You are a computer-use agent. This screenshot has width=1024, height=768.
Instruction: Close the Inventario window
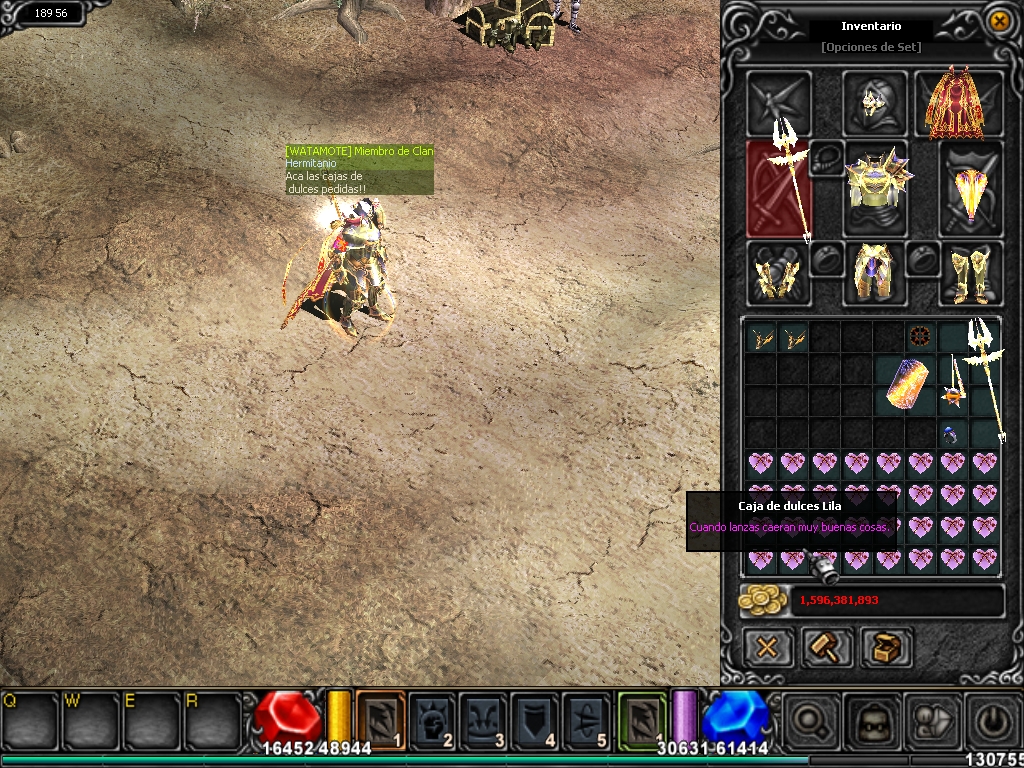(998, 20)
